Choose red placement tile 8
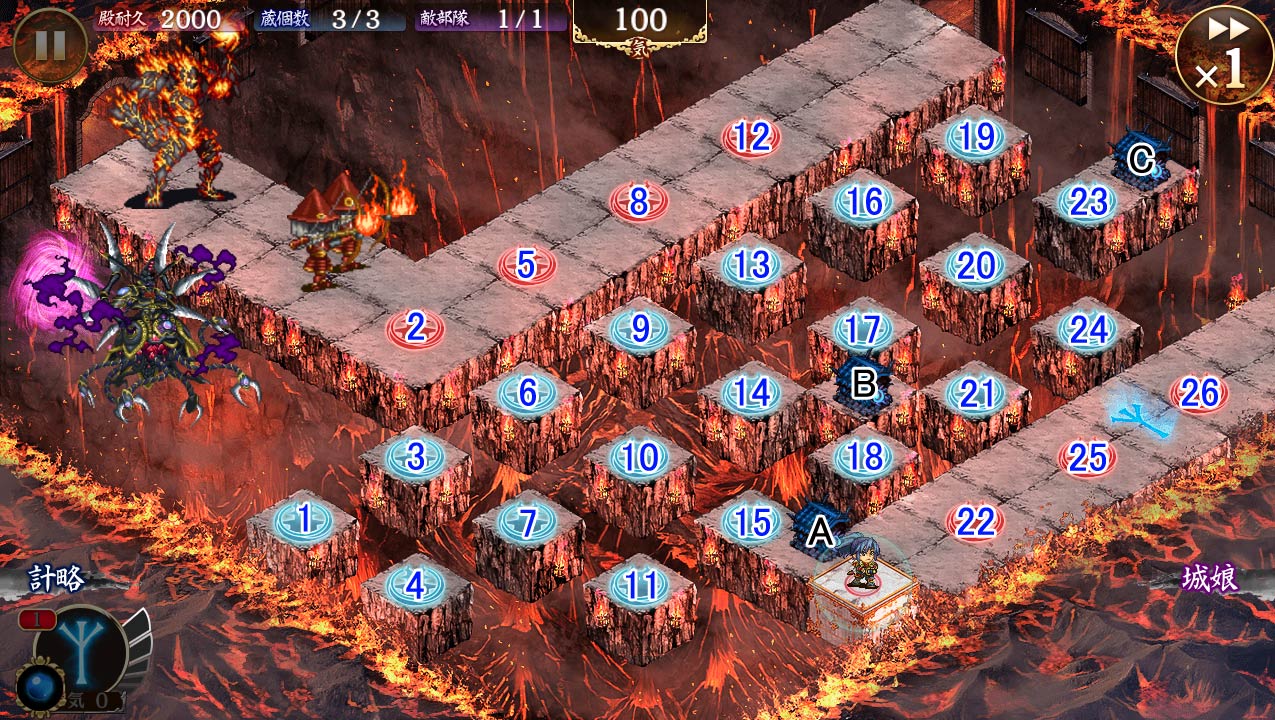Viewport: 1275px width, 720px height. (x=639, y=200)
